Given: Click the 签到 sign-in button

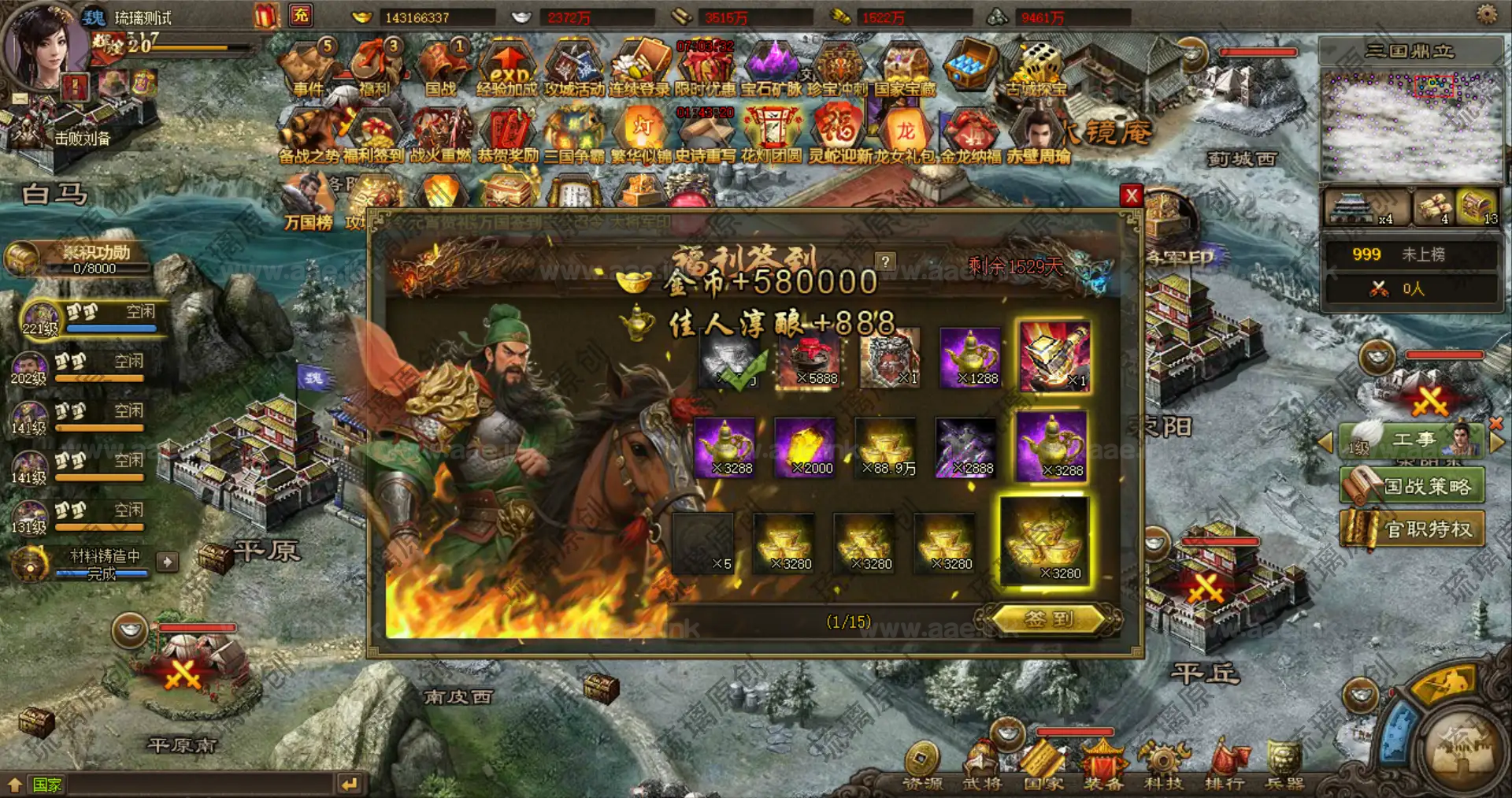Looking at the screenshot, I should point(1048,619).
